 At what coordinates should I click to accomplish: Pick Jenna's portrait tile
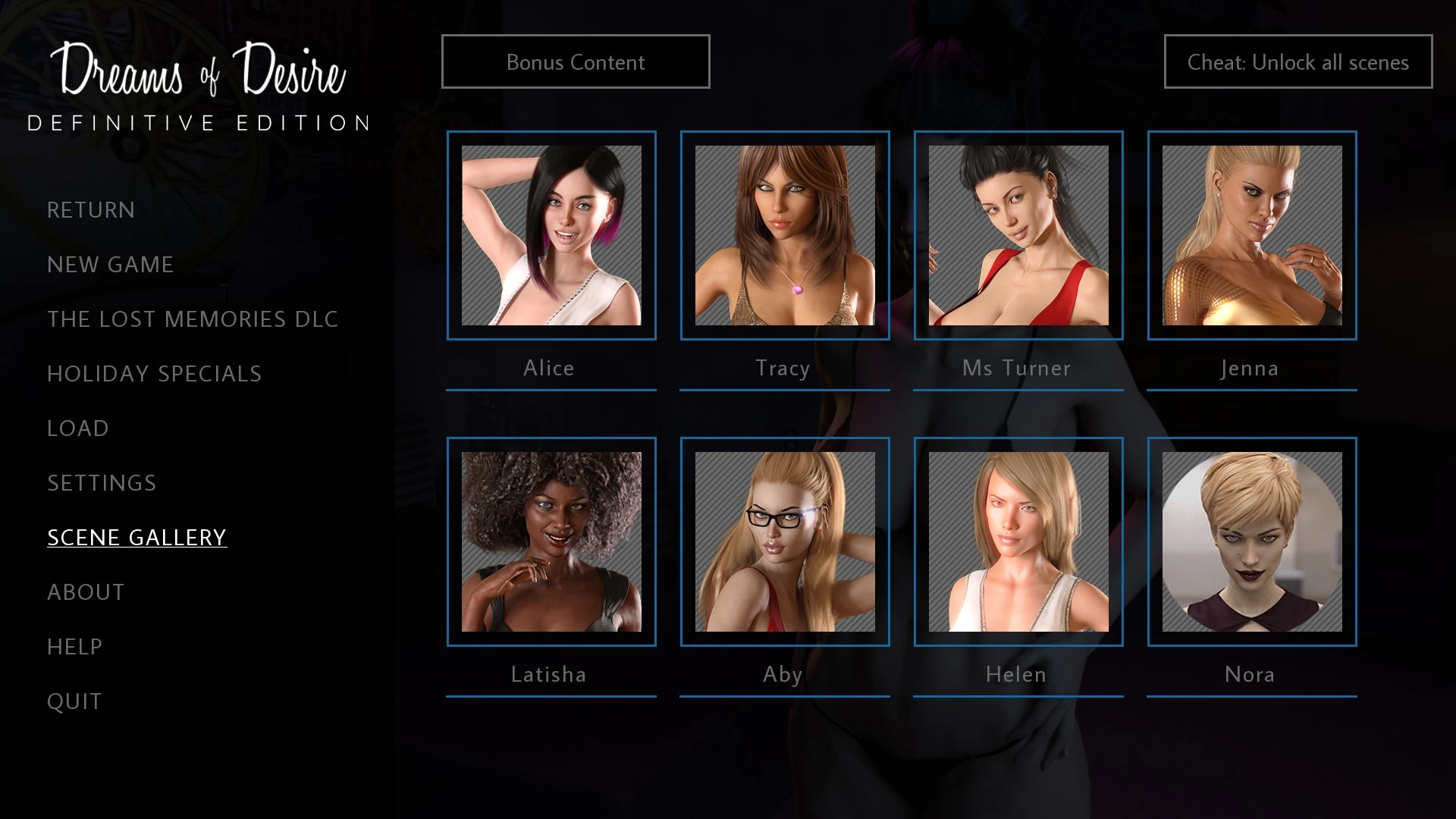[1252, 236]
